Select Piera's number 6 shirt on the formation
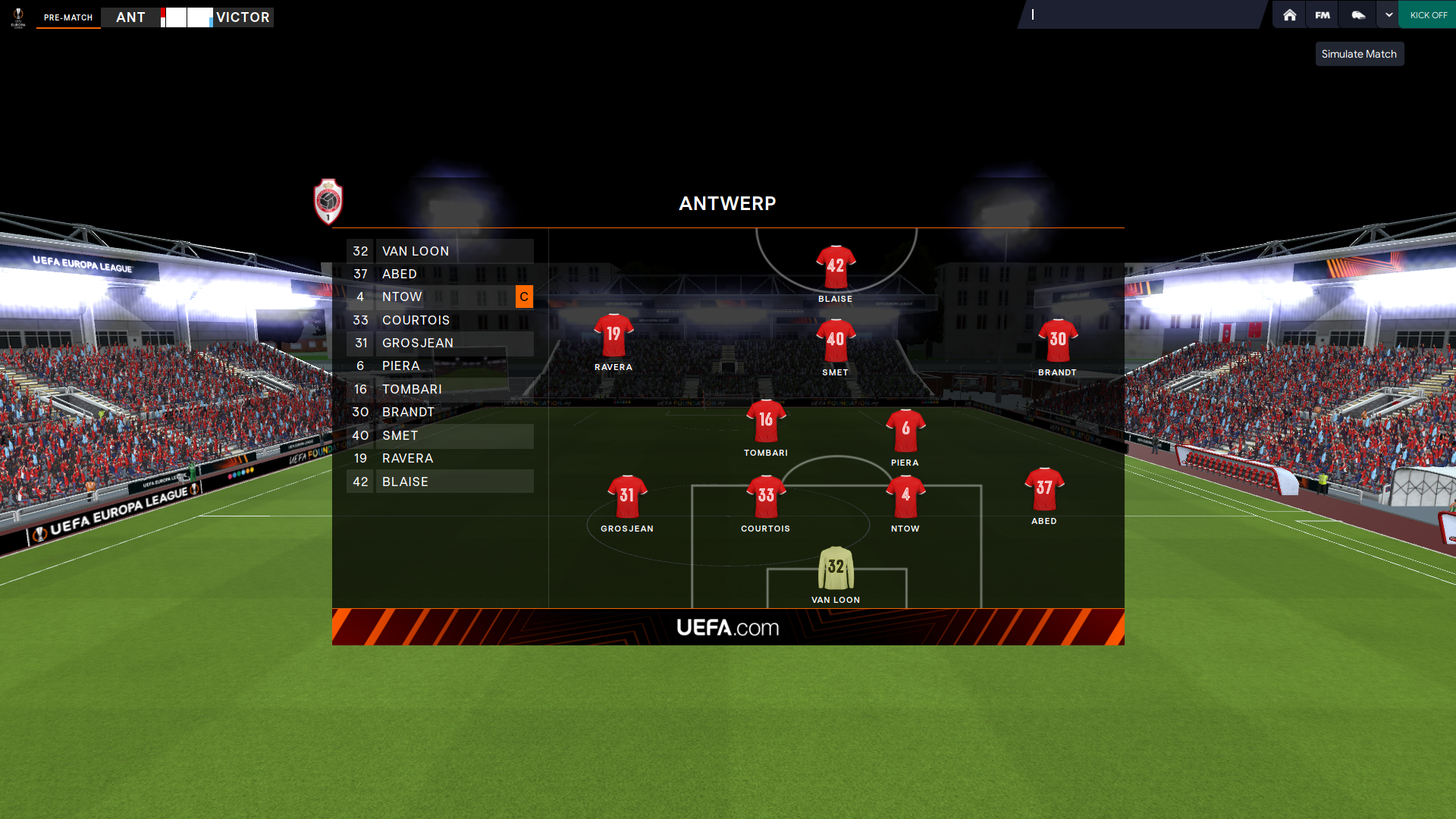Screen dimensions: 1456x819 (905, 430)
